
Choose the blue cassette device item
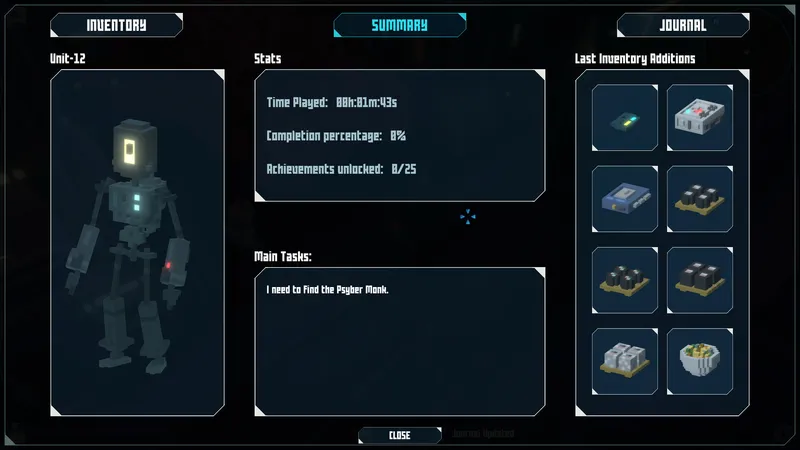tap(625, 199)
